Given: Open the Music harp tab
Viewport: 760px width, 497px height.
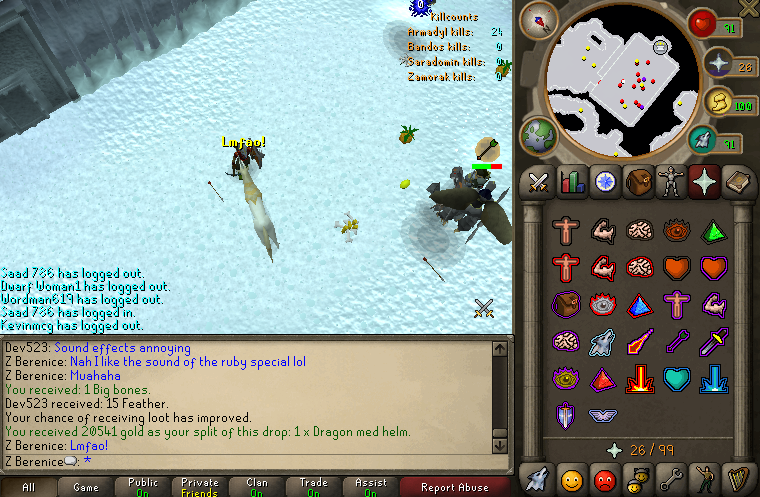Looking at the screenshot, I should coord(735,476).
